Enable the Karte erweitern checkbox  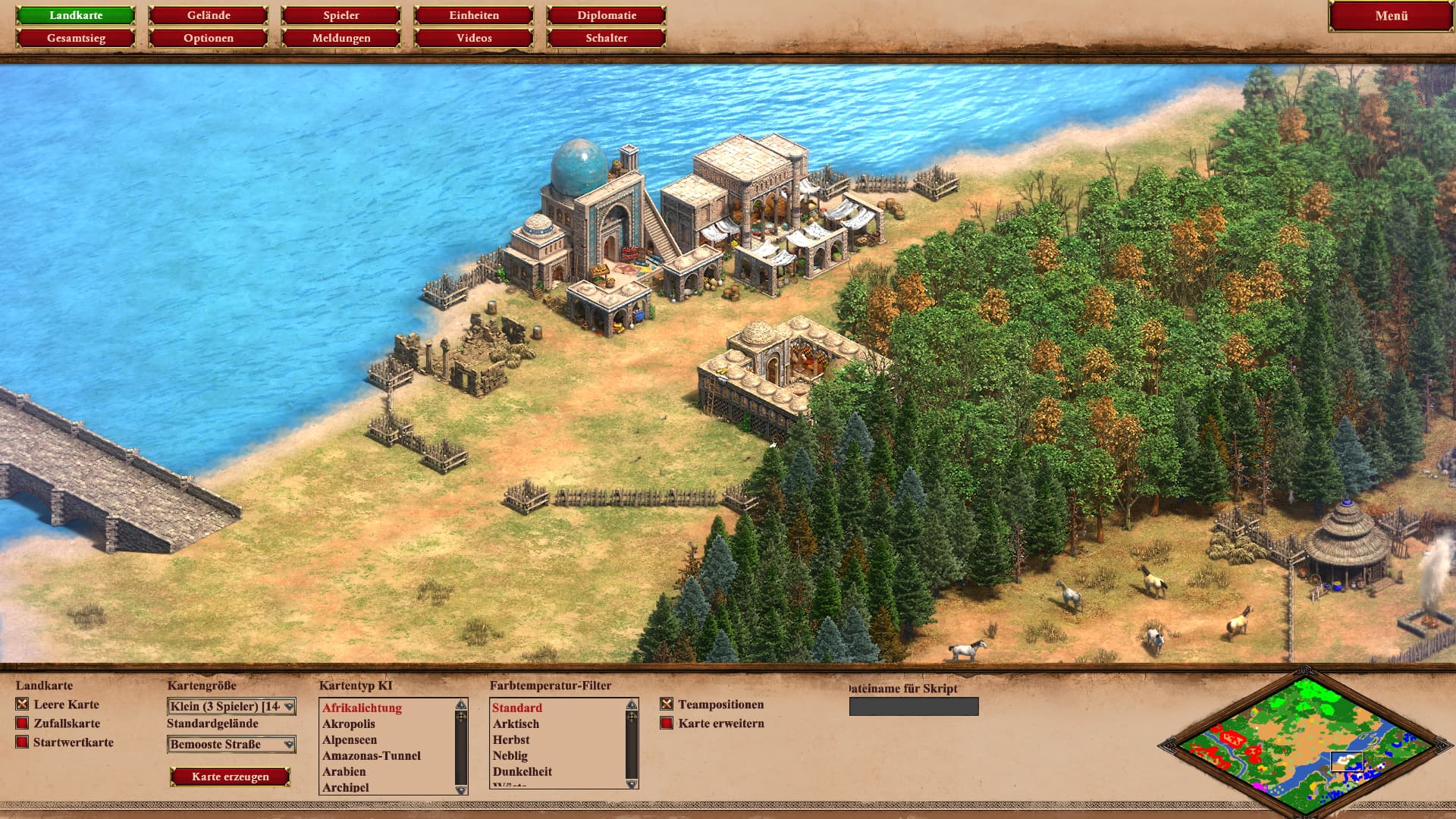pos(667,723)
